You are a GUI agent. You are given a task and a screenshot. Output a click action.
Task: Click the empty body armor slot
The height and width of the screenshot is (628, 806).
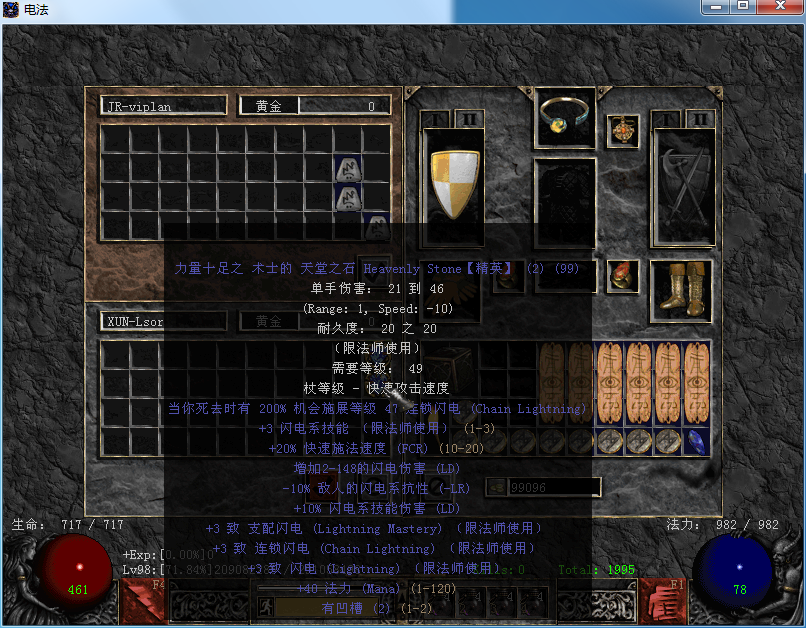[x=565, y=205]
